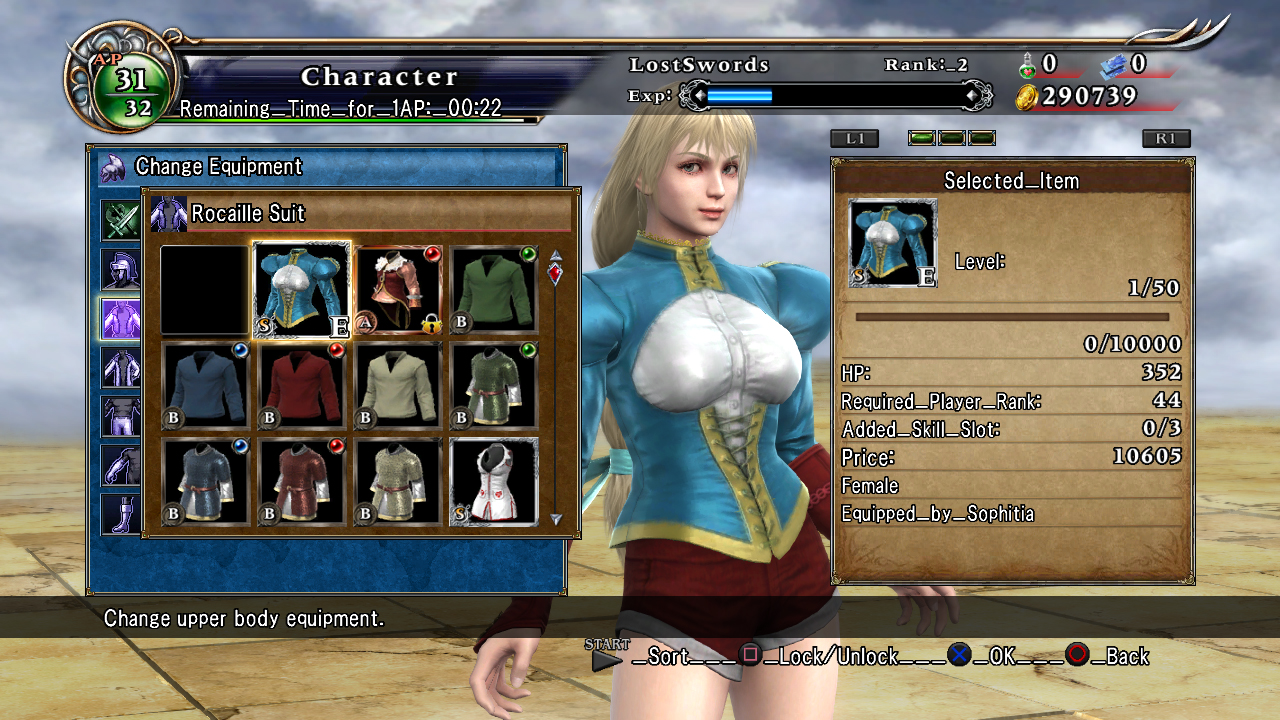Click the item list scroll-up arrow
This screenshot has width=1280, height=720.
[x=556, y=255]
